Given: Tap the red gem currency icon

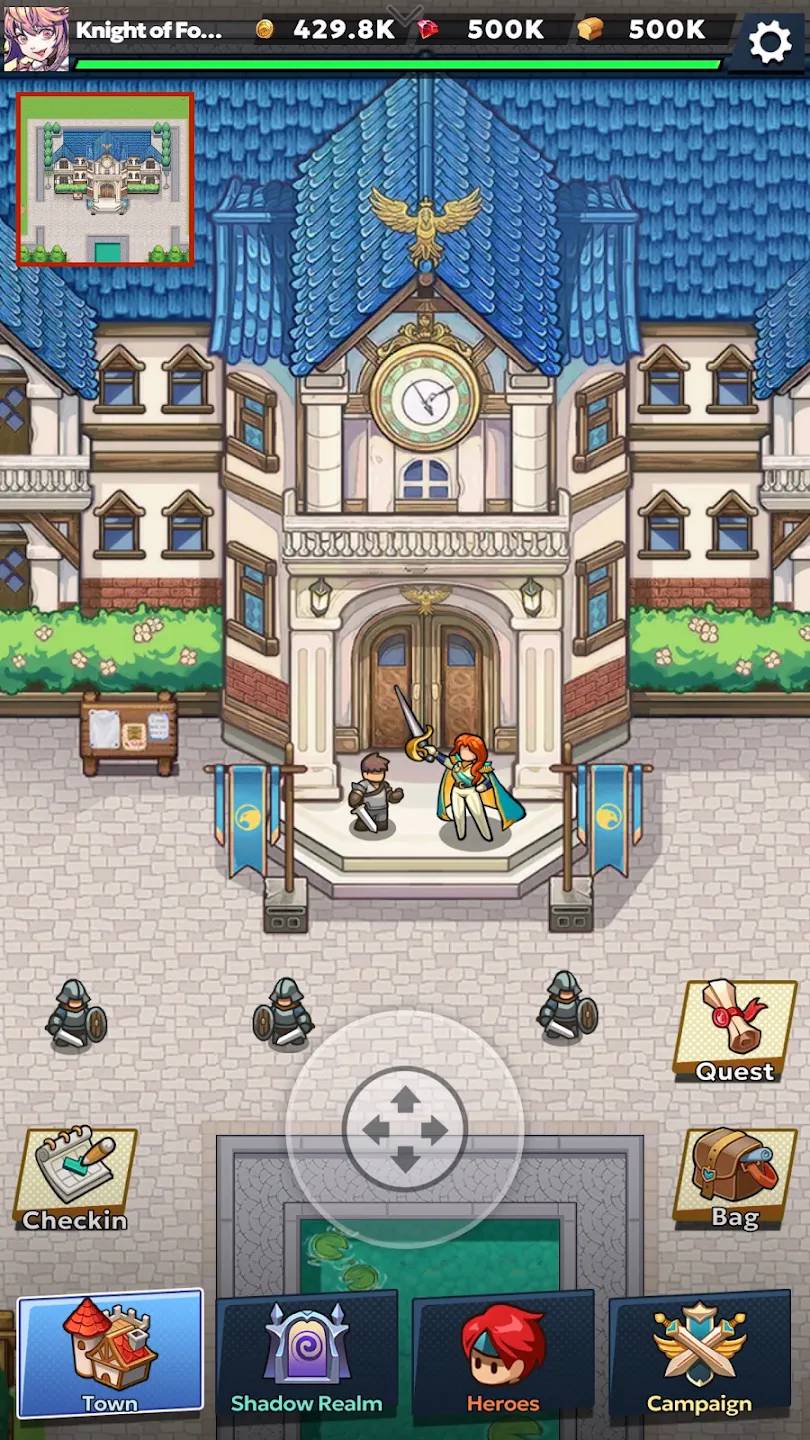Looking at the screenshot, I should 429,29.
